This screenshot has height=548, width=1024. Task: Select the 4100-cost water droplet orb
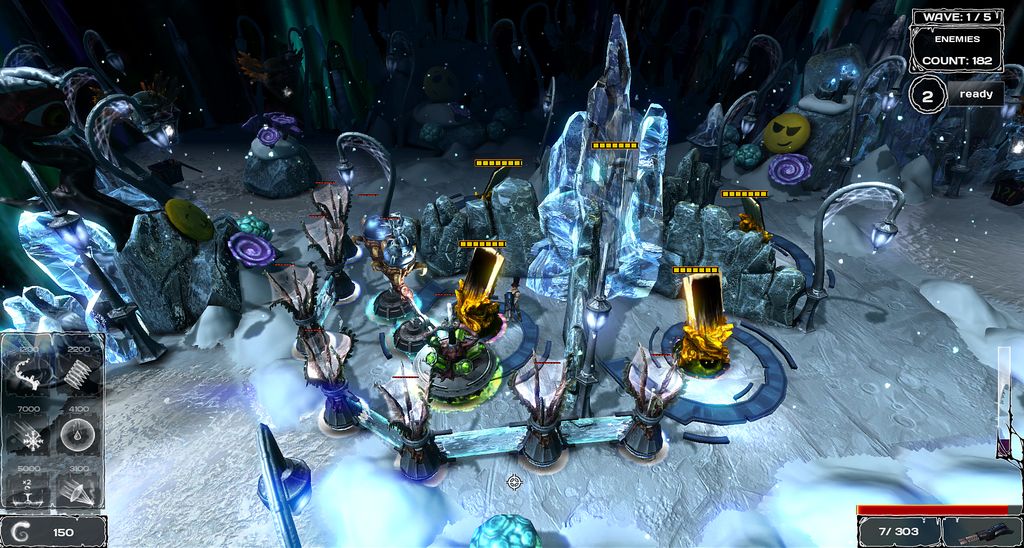point(77,433)
